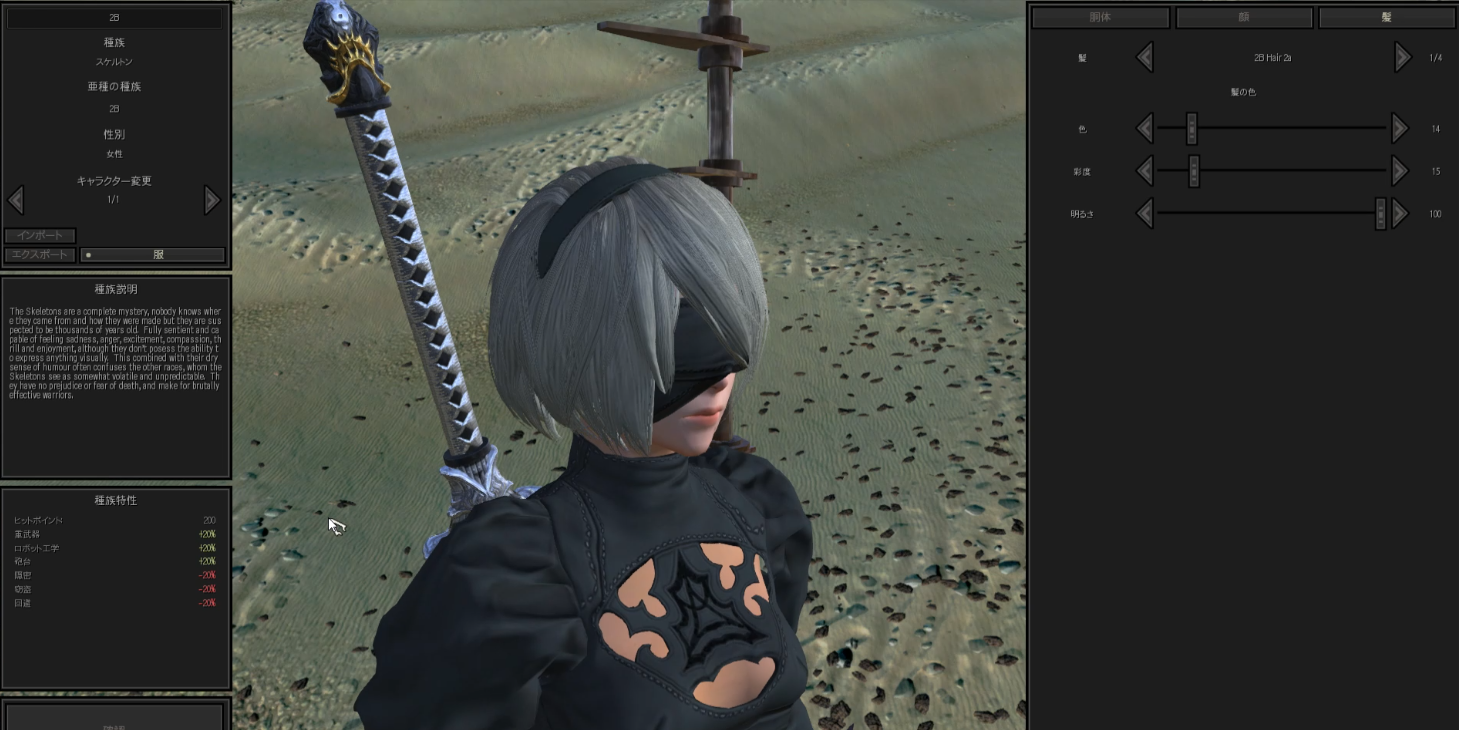The height and width of the screenshot is (730, 1459).
Task: Click right arrow to raise 彩度 saturation
Action: click(1399, 171)
